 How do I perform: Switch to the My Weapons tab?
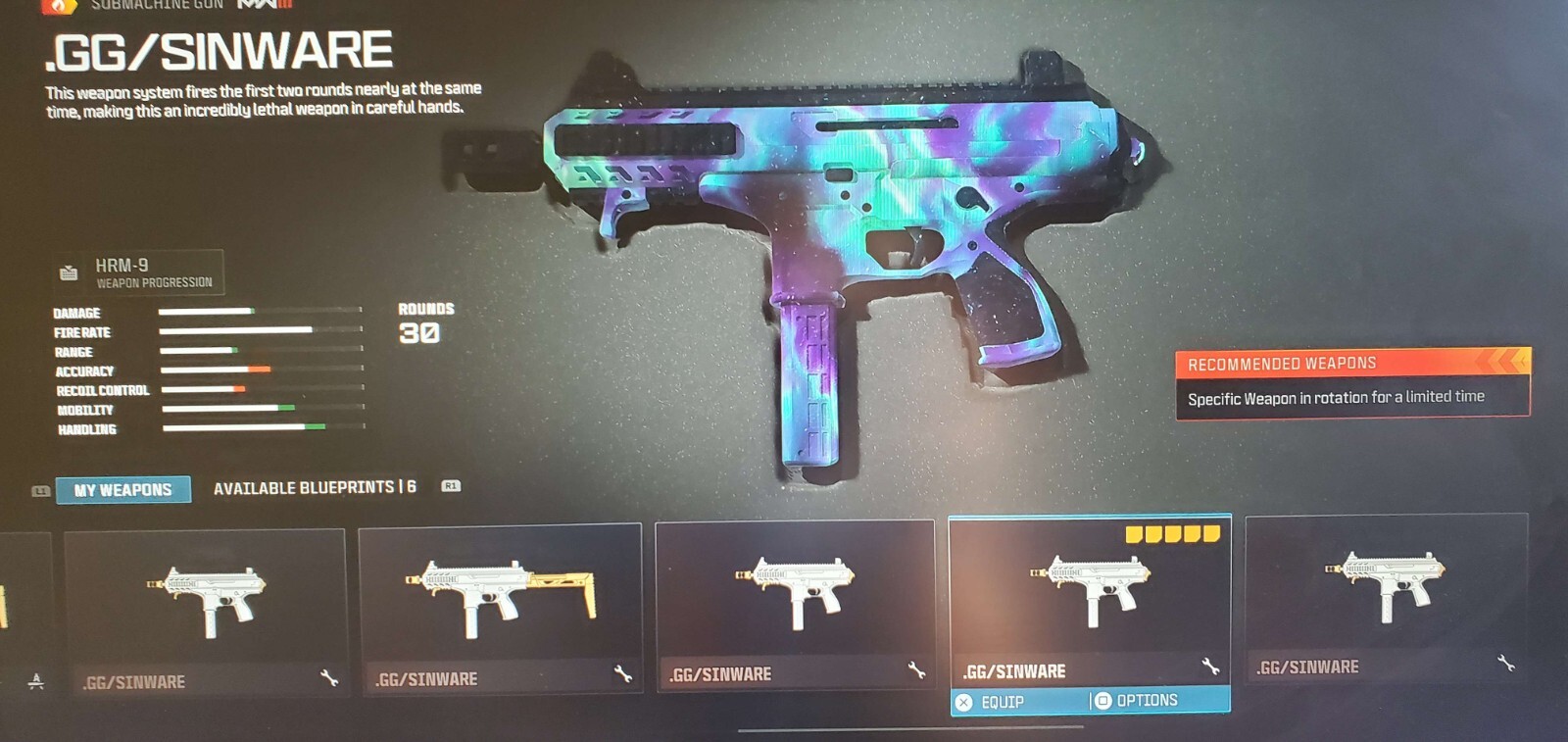122,489
